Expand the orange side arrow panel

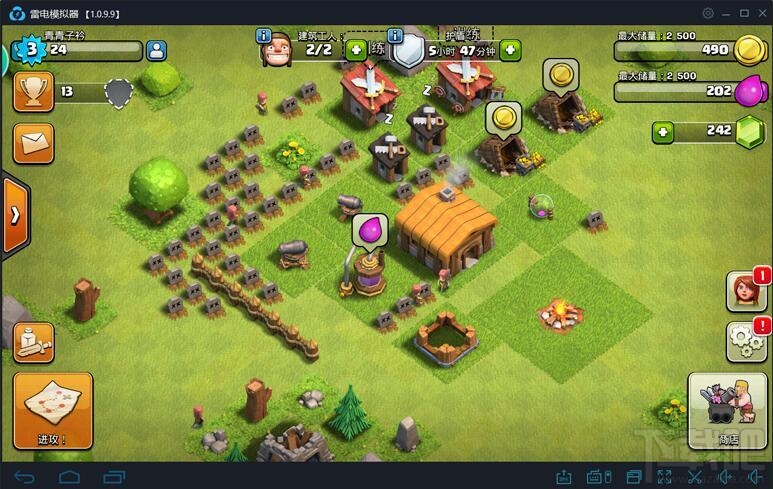[15, 215]
